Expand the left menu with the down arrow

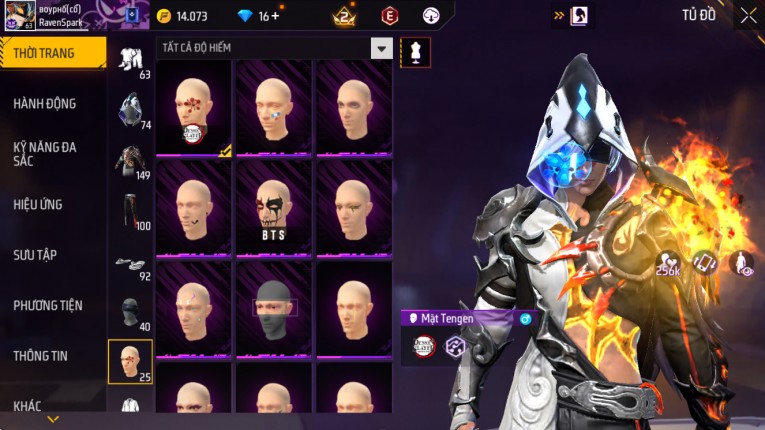[53, 419]
